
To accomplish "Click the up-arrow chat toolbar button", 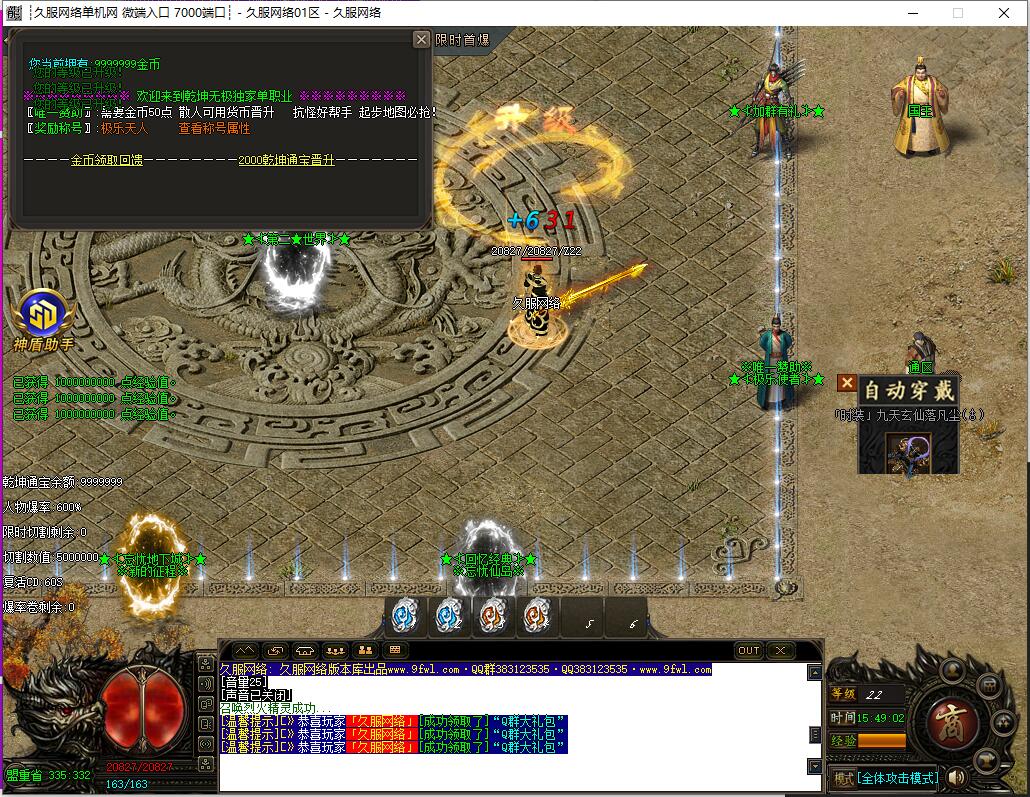I will point(244,650).
